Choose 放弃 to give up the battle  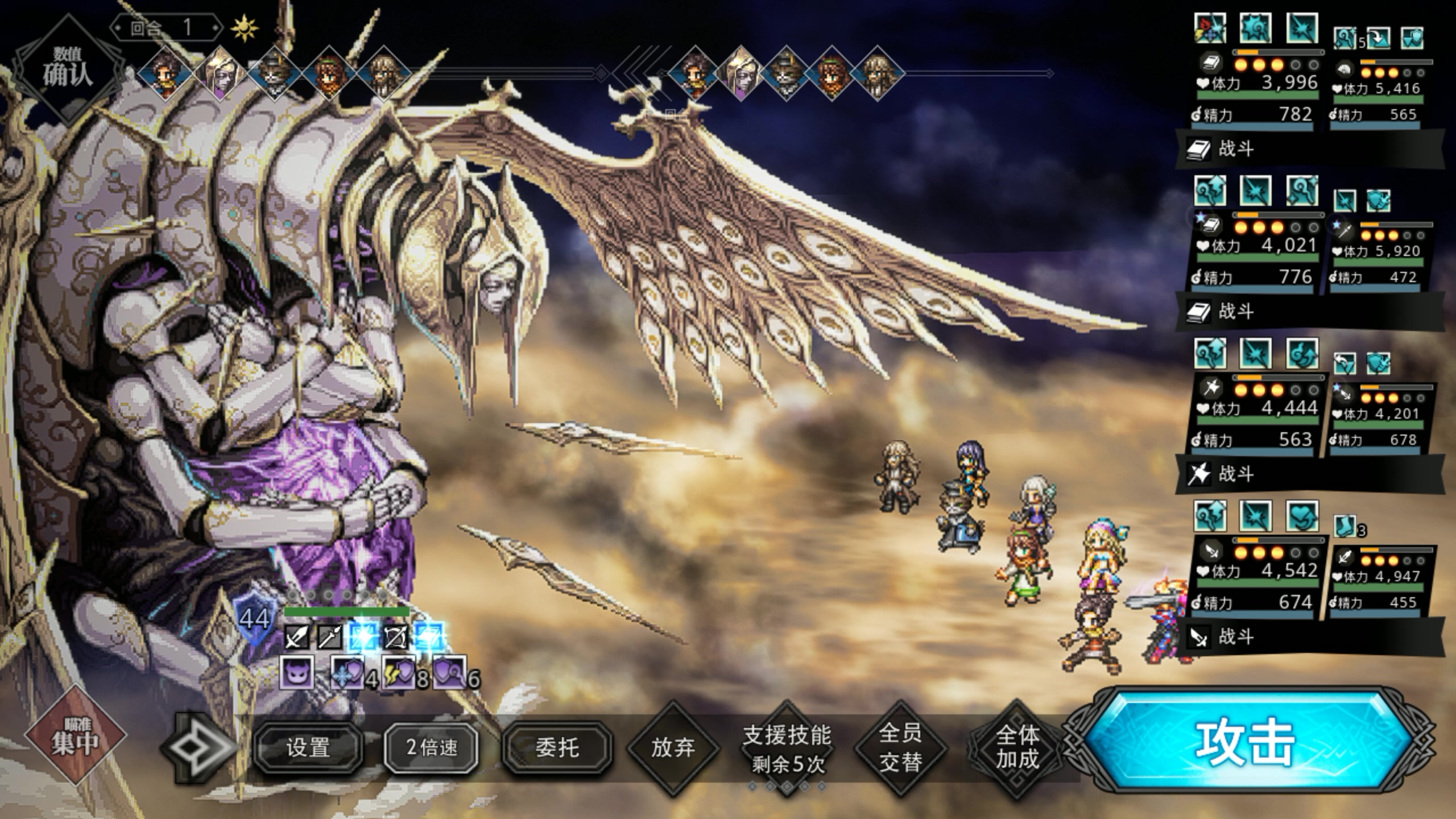673,747
